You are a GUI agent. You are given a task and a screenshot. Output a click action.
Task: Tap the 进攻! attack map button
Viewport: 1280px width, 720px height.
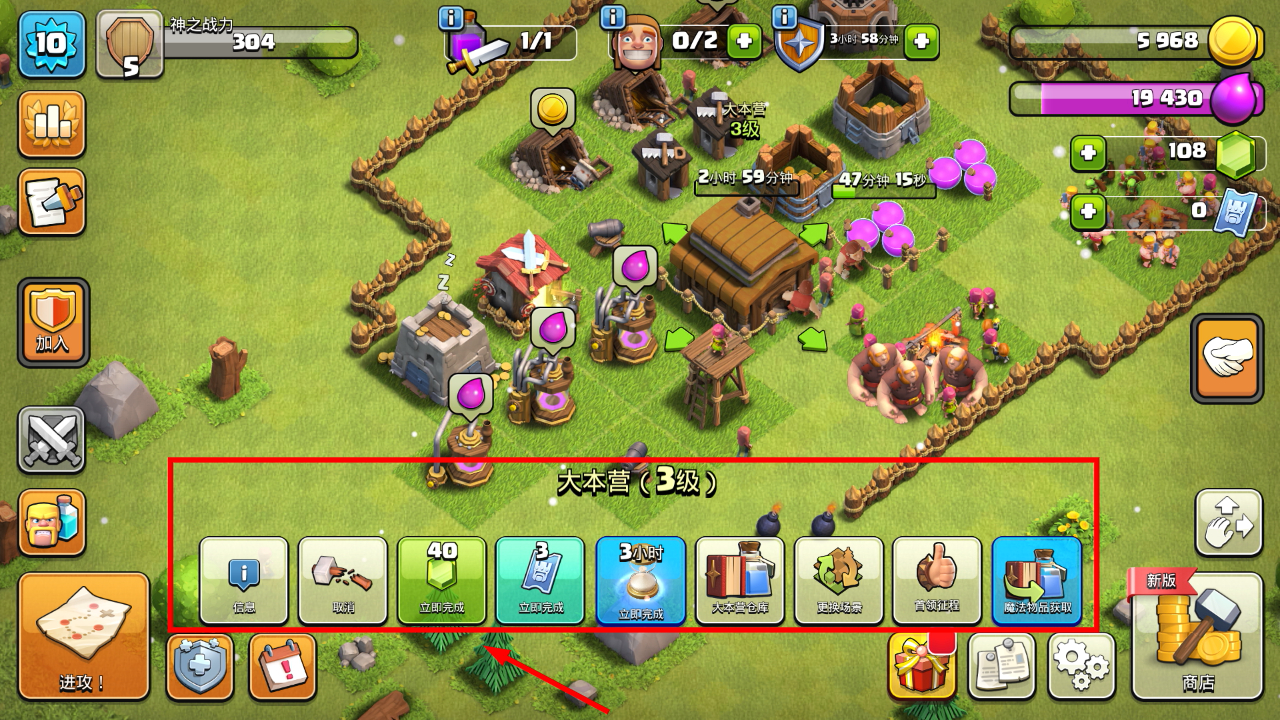click(84, 636)
